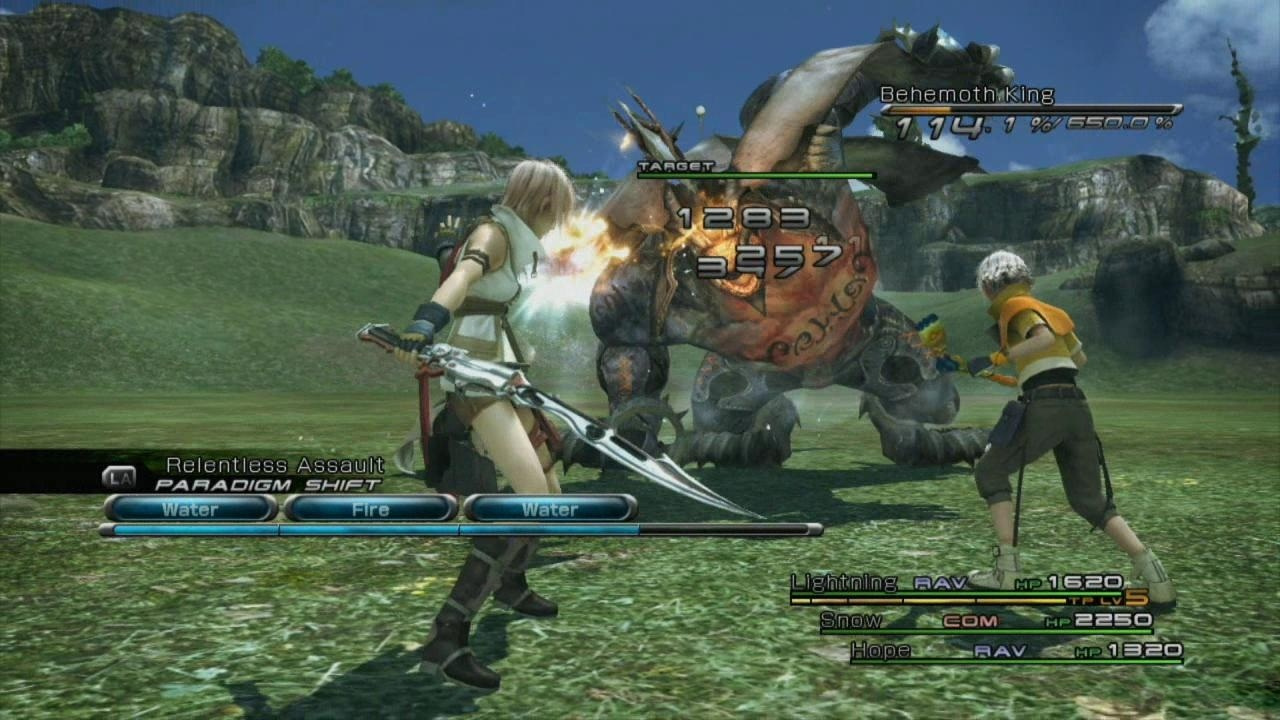Viewport: 1280px width, 720px height.
Task: Select the queued Fire command
Action: pos(370,509)
